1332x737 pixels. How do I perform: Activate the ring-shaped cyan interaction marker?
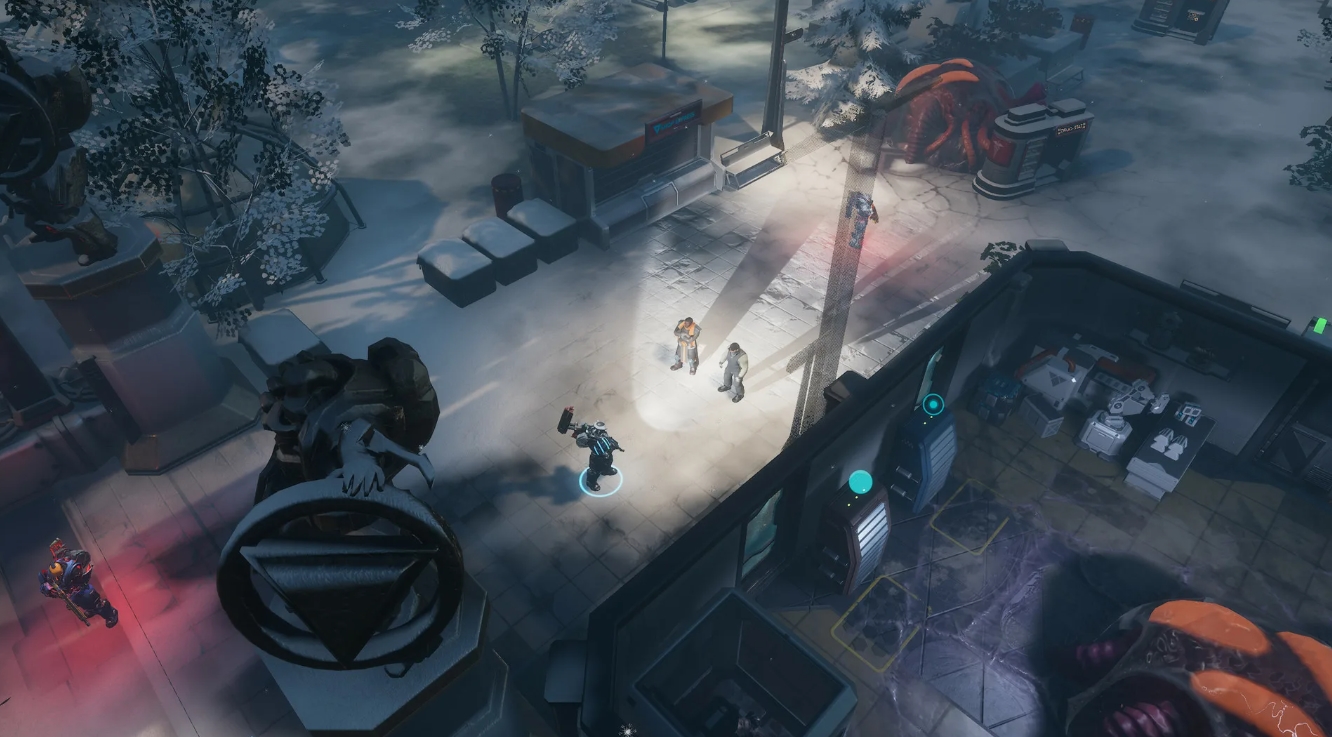click(x=933, y=405)
